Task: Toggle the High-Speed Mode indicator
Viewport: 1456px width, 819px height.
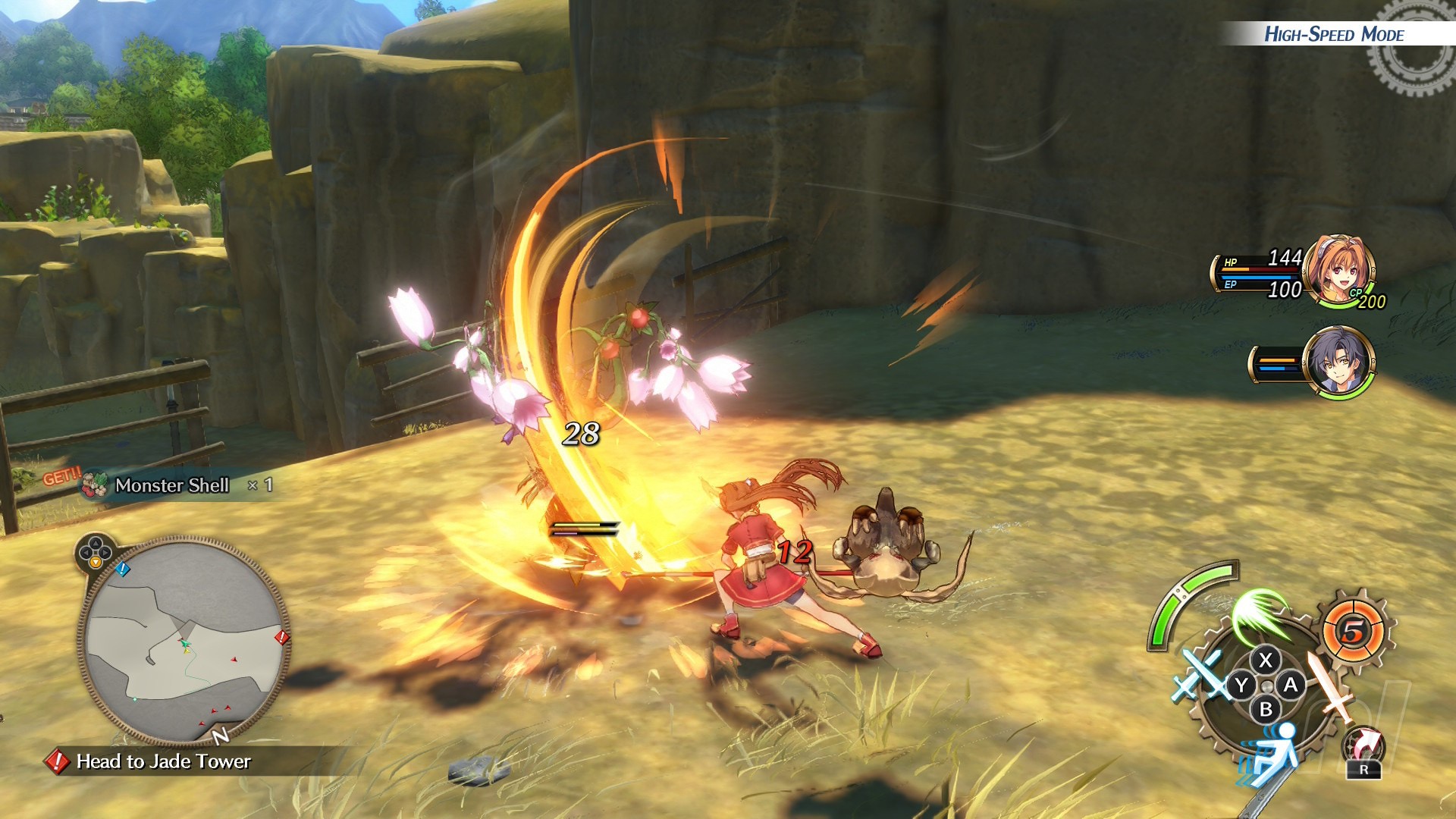Action: pyautogui.click(x=1334, y=34)
